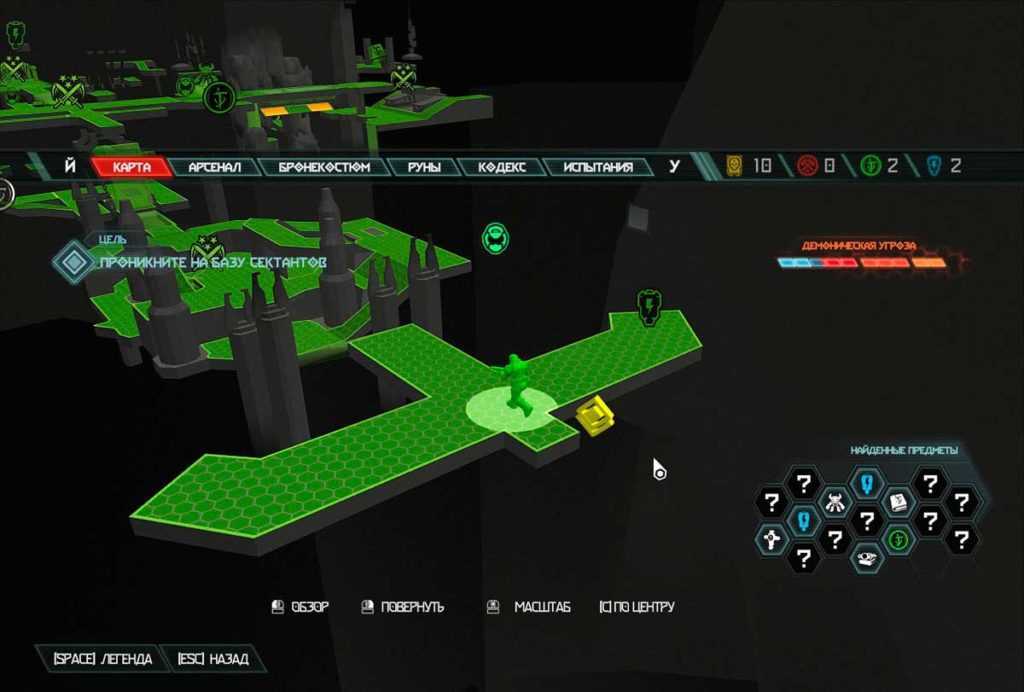Open the АРСЕНАЛ tab
Screen dimensions: 1024x692
(215, 167)
